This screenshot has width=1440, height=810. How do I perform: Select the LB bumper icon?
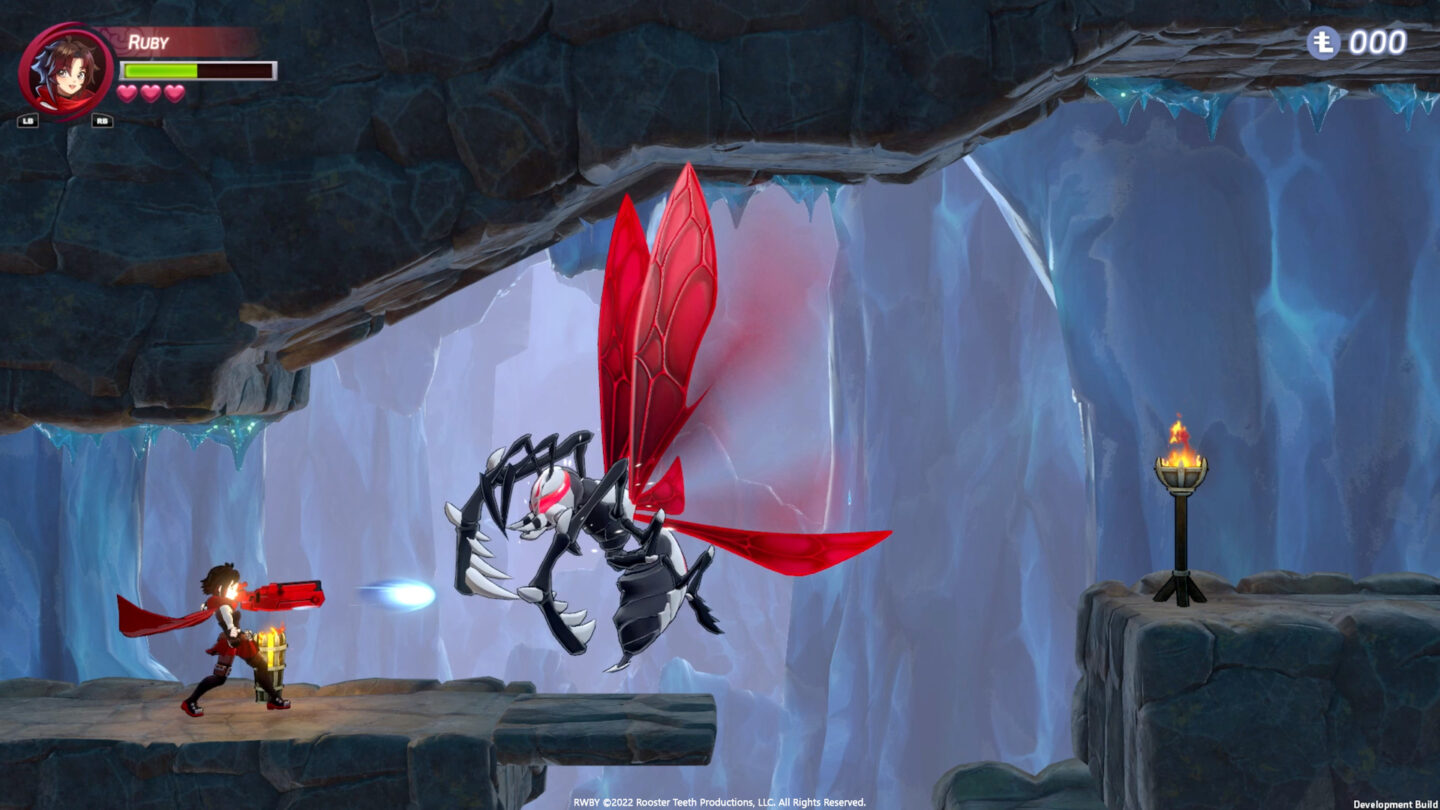(x=27, y=120)
